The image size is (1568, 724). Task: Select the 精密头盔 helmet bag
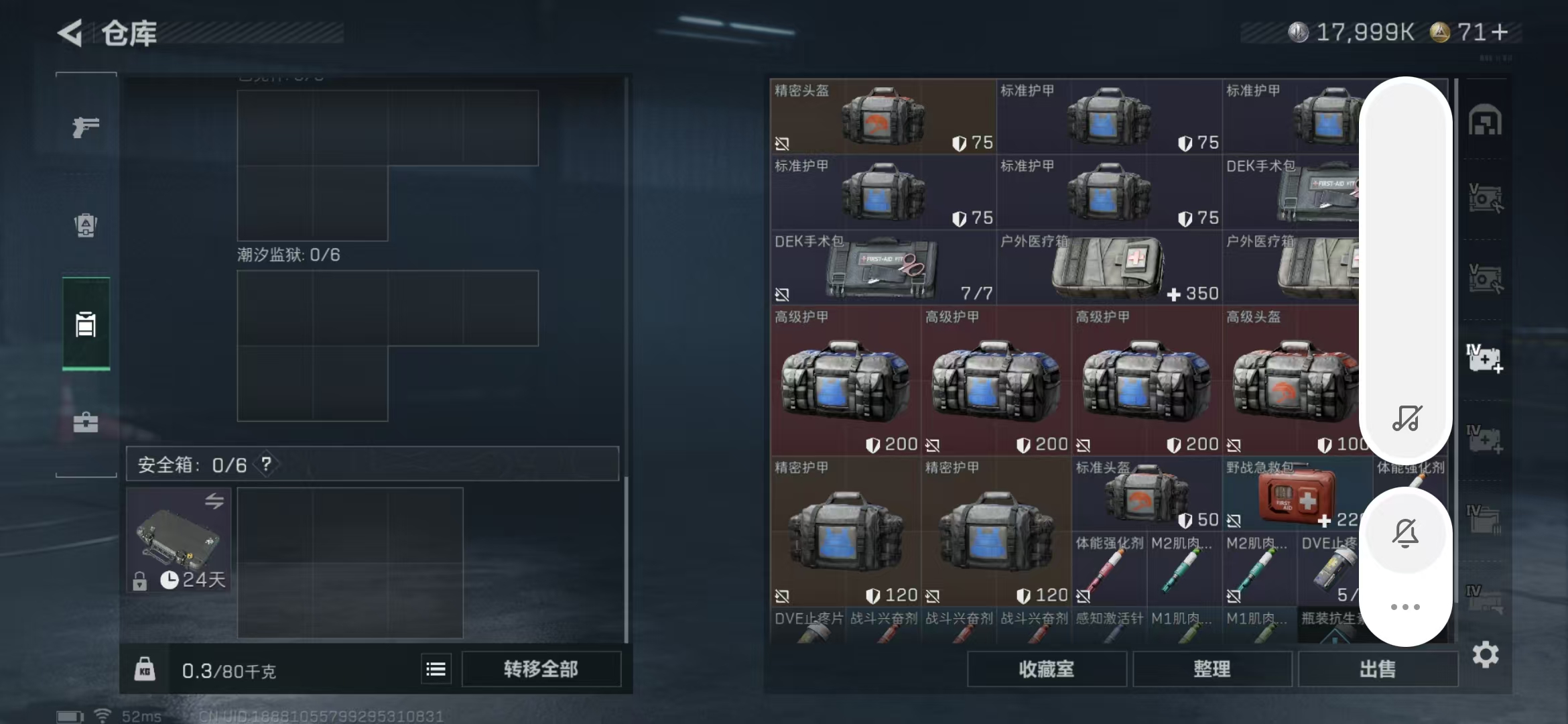(882, 117)
